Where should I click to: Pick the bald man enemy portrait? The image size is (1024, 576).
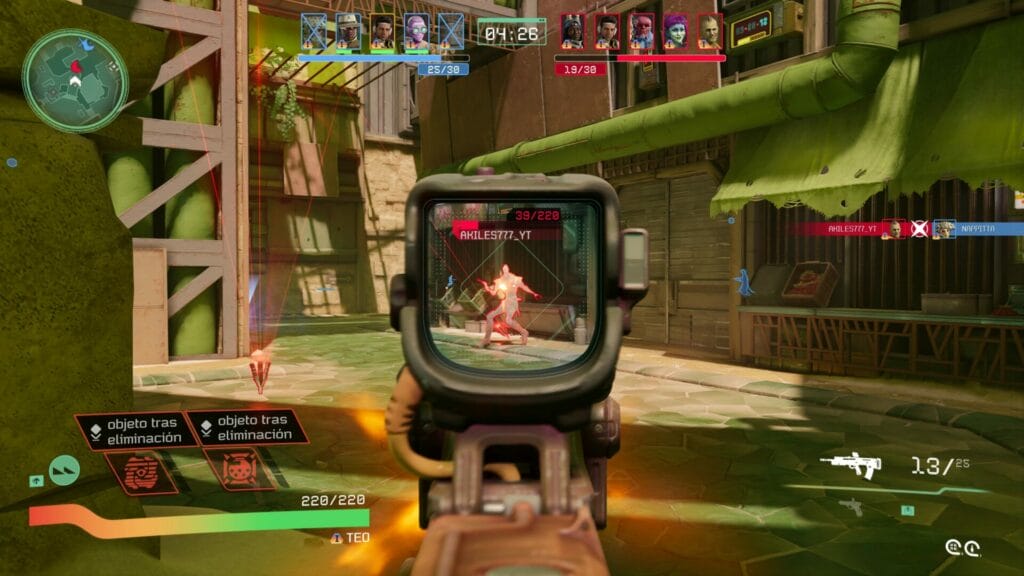(x=710, y=32)
